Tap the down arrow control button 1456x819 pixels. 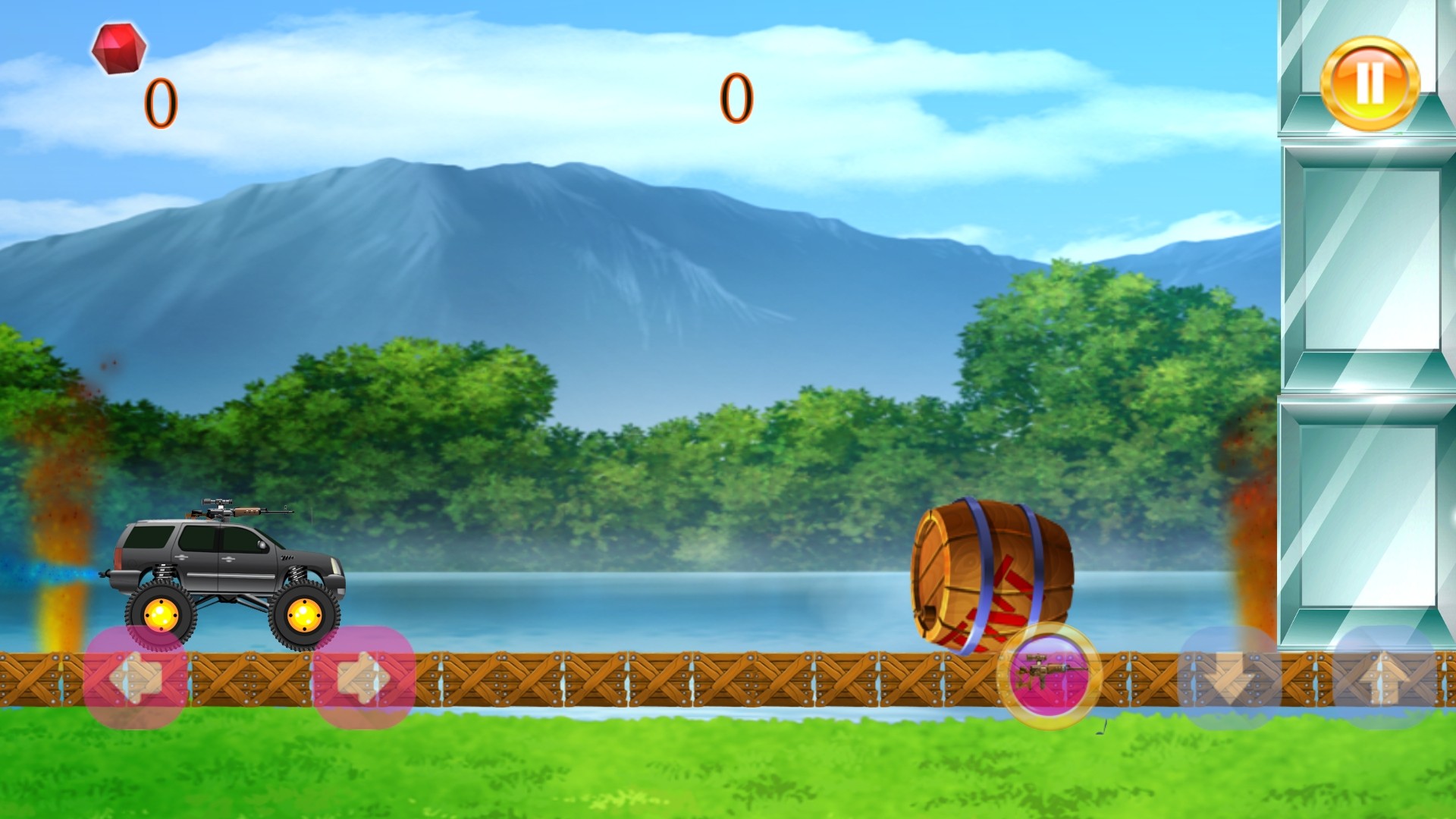pyautogui.click(x=1229, y=677)
